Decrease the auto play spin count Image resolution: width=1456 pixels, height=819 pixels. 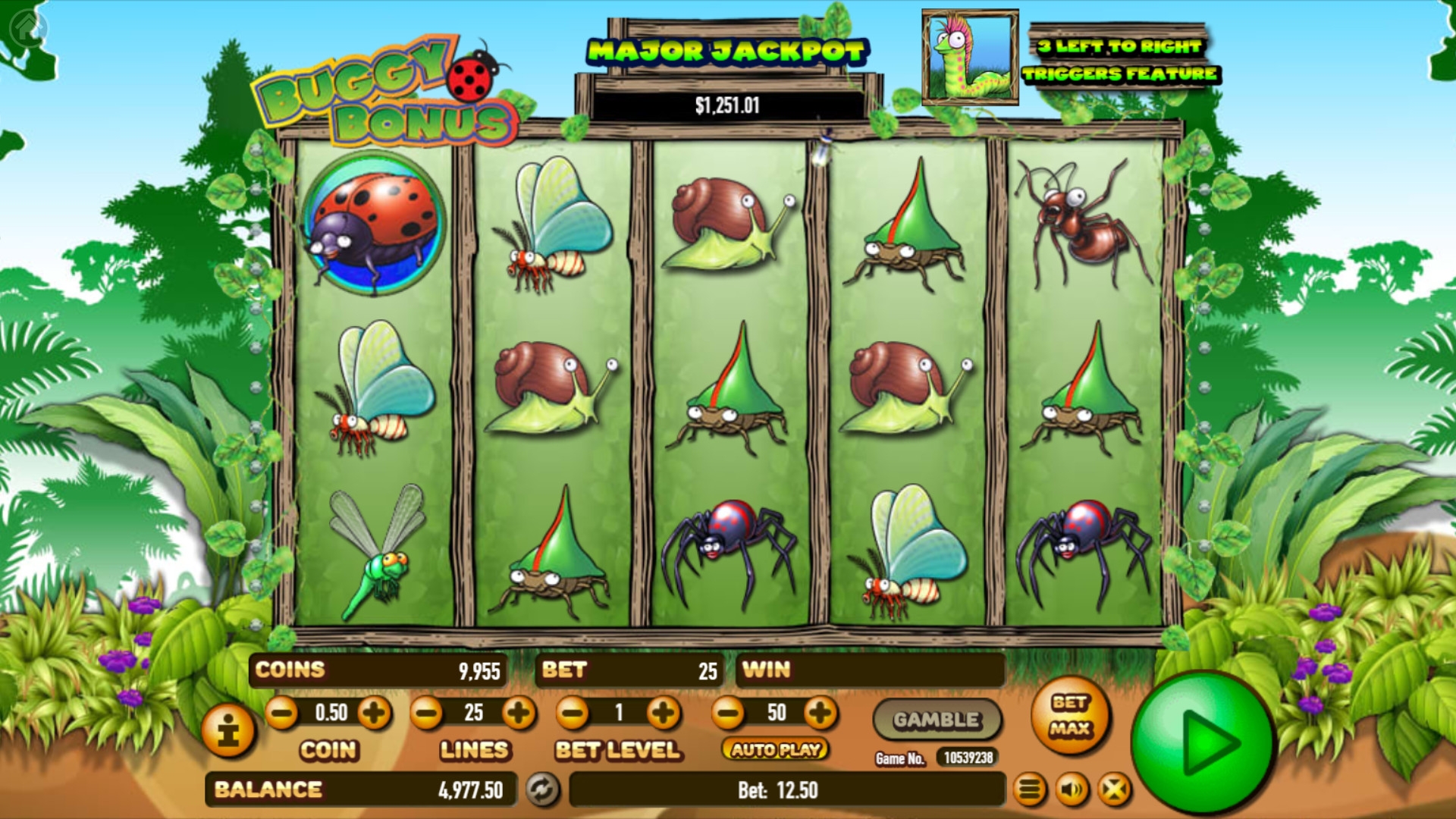[729, 713]
